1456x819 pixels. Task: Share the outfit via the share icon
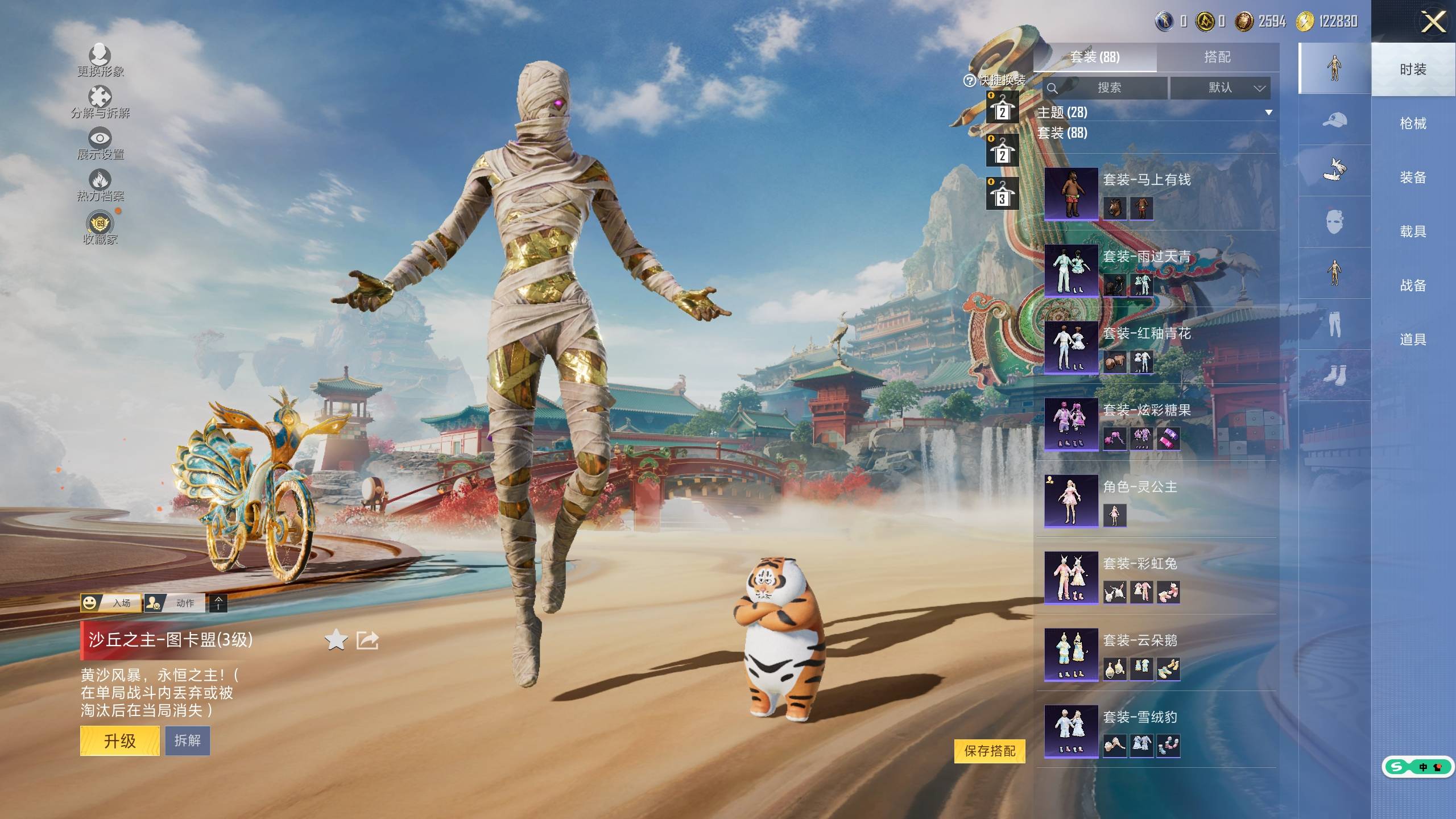(x=367, y=640)
